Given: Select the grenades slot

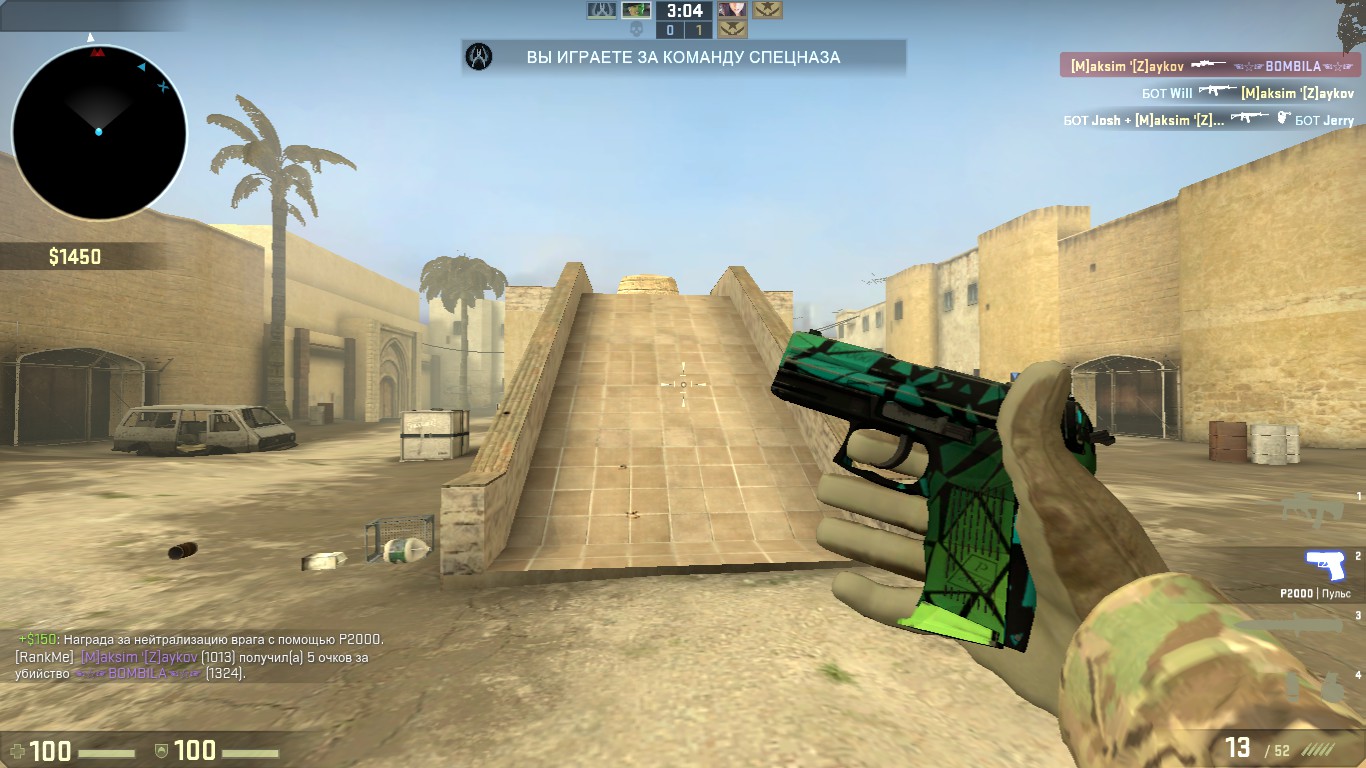Looking at the screenshot, I should pyautogui.click(x=1314, y=687).
